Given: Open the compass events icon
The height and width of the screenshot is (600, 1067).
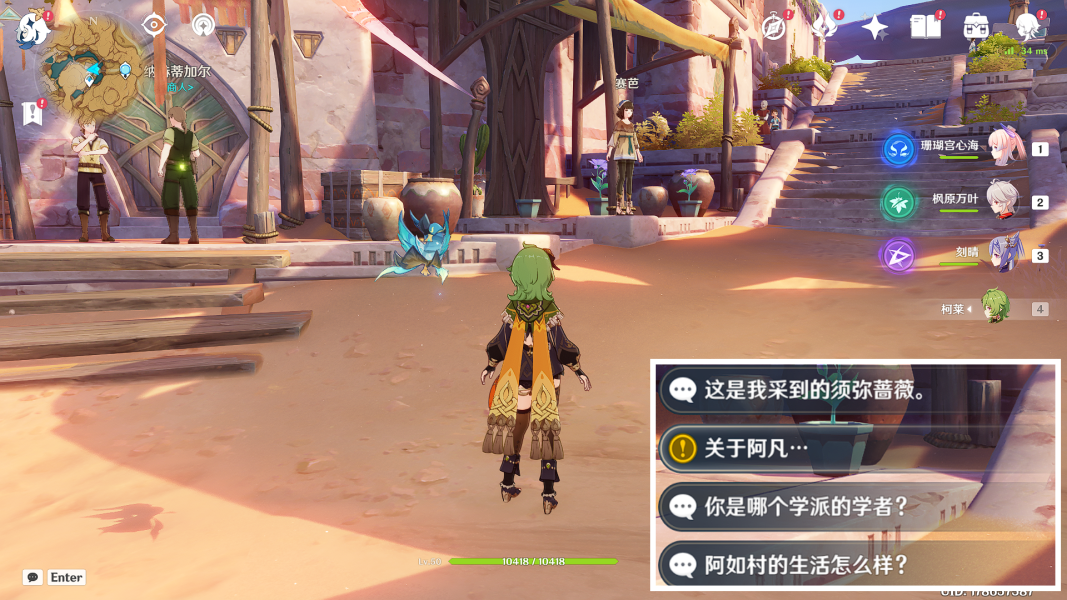Looking at the screenshot, I should click(773, 28).
